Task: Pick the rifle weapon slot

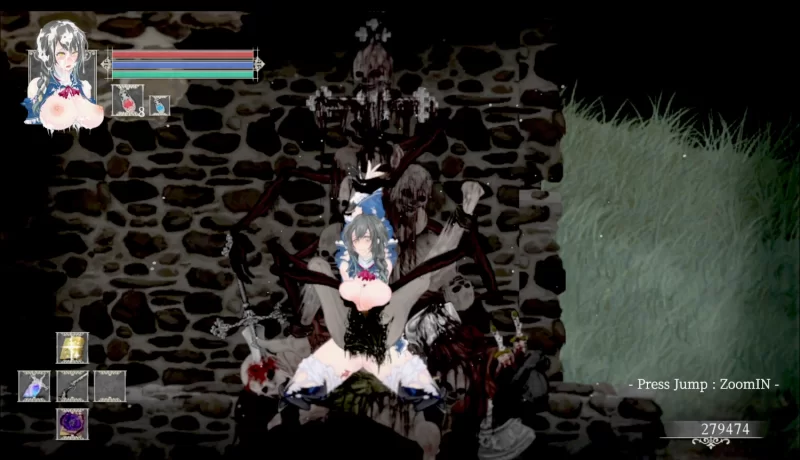Action: [x=72, y=386]
